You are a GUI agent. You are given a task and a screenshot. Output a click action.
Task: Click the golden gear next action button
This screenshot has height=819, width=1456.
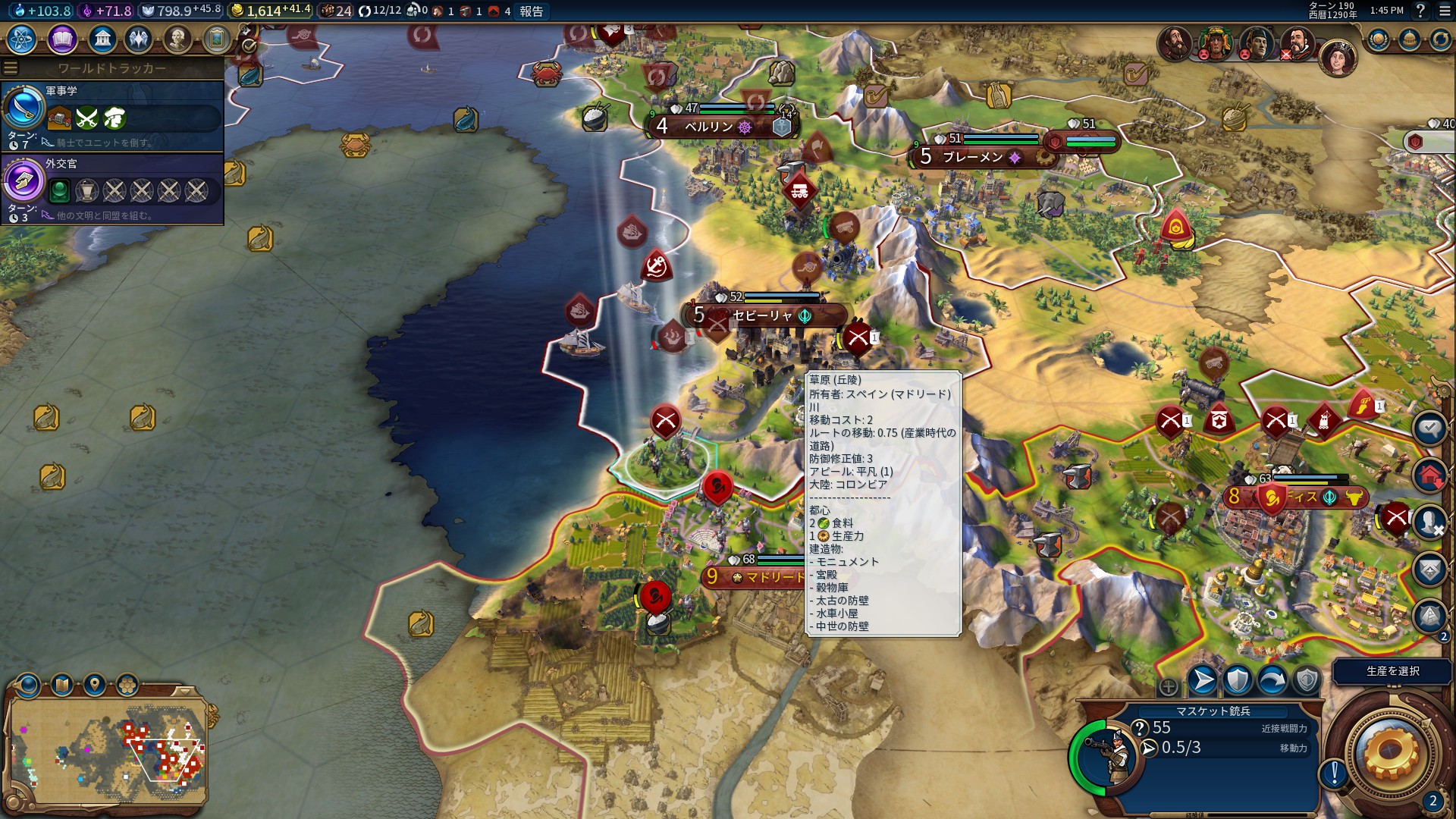point(1390,751)
